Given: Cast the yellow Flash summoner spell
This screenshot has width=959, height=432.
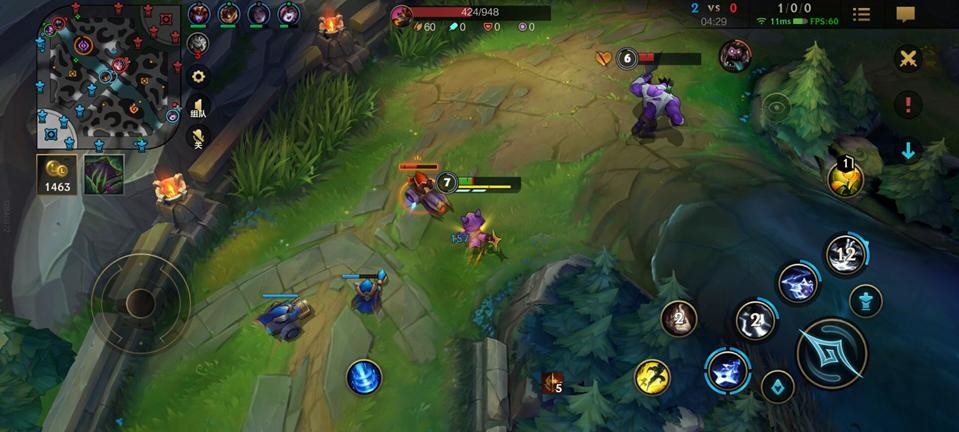Looking at the screenshot, I should tap(653, 377).
